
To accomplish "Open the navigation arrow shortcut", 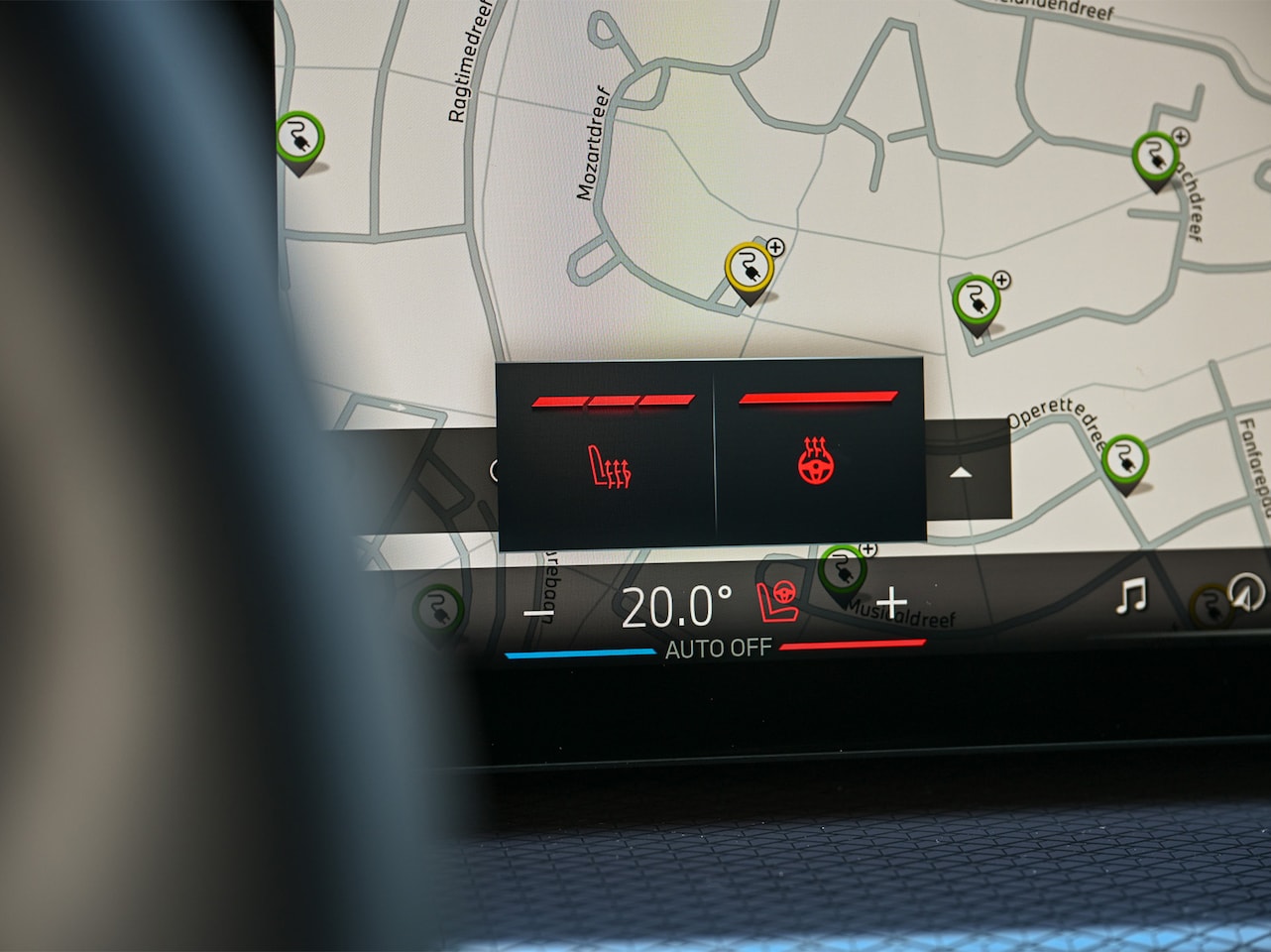I will click(x=1246, y=592).
